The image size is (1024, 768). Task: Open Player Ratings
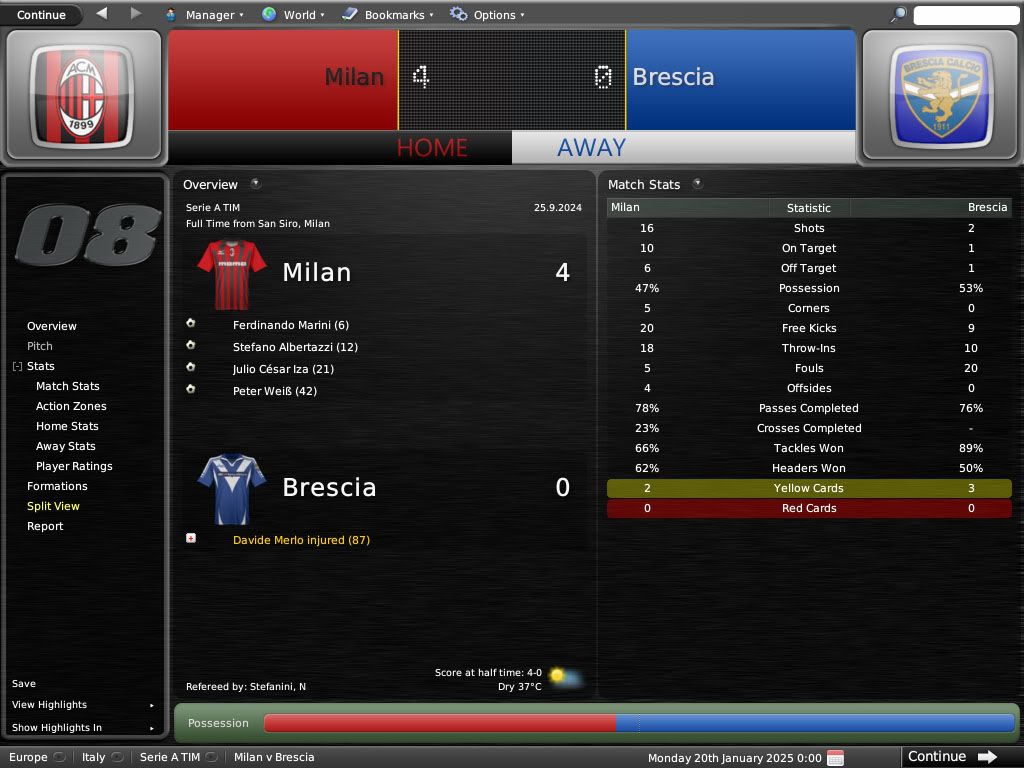(74, 466)
